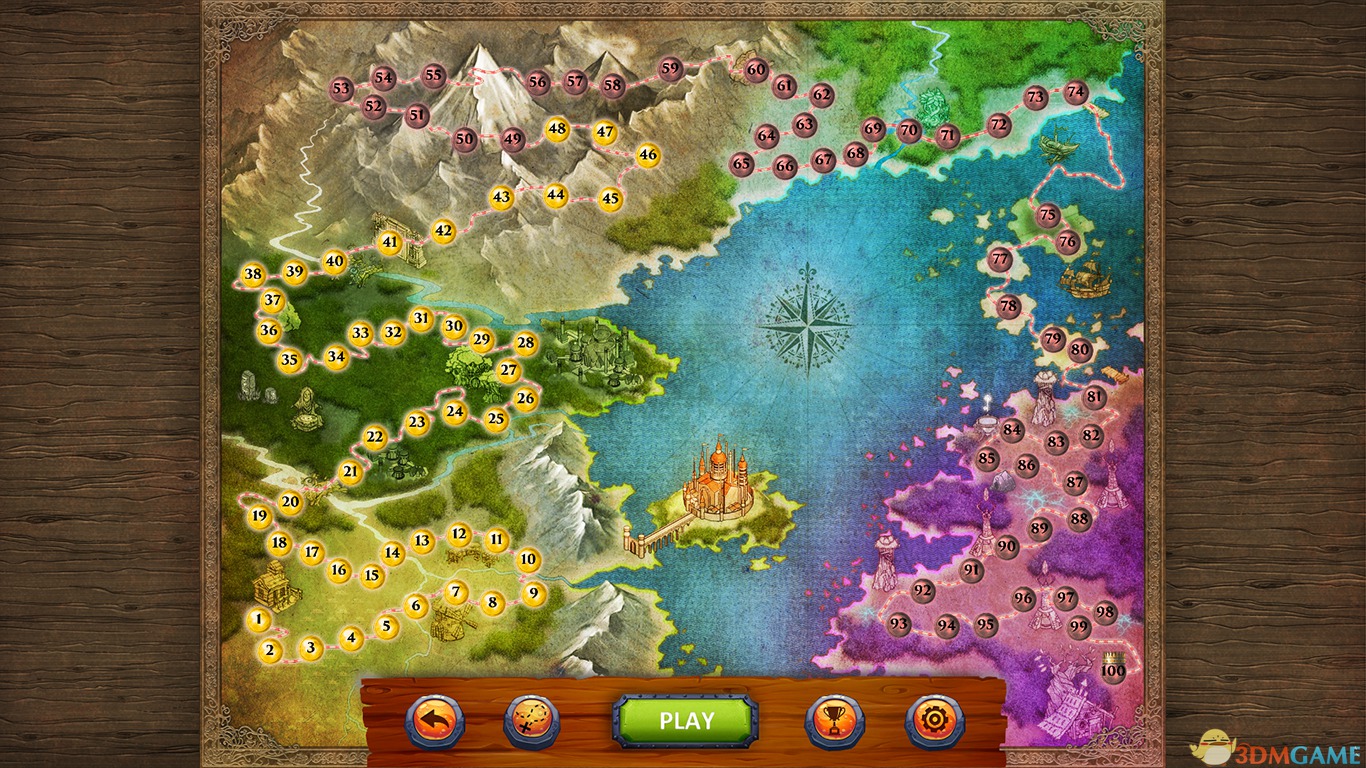
Task: Choose level 15 marker
Action: pos(372,575)
